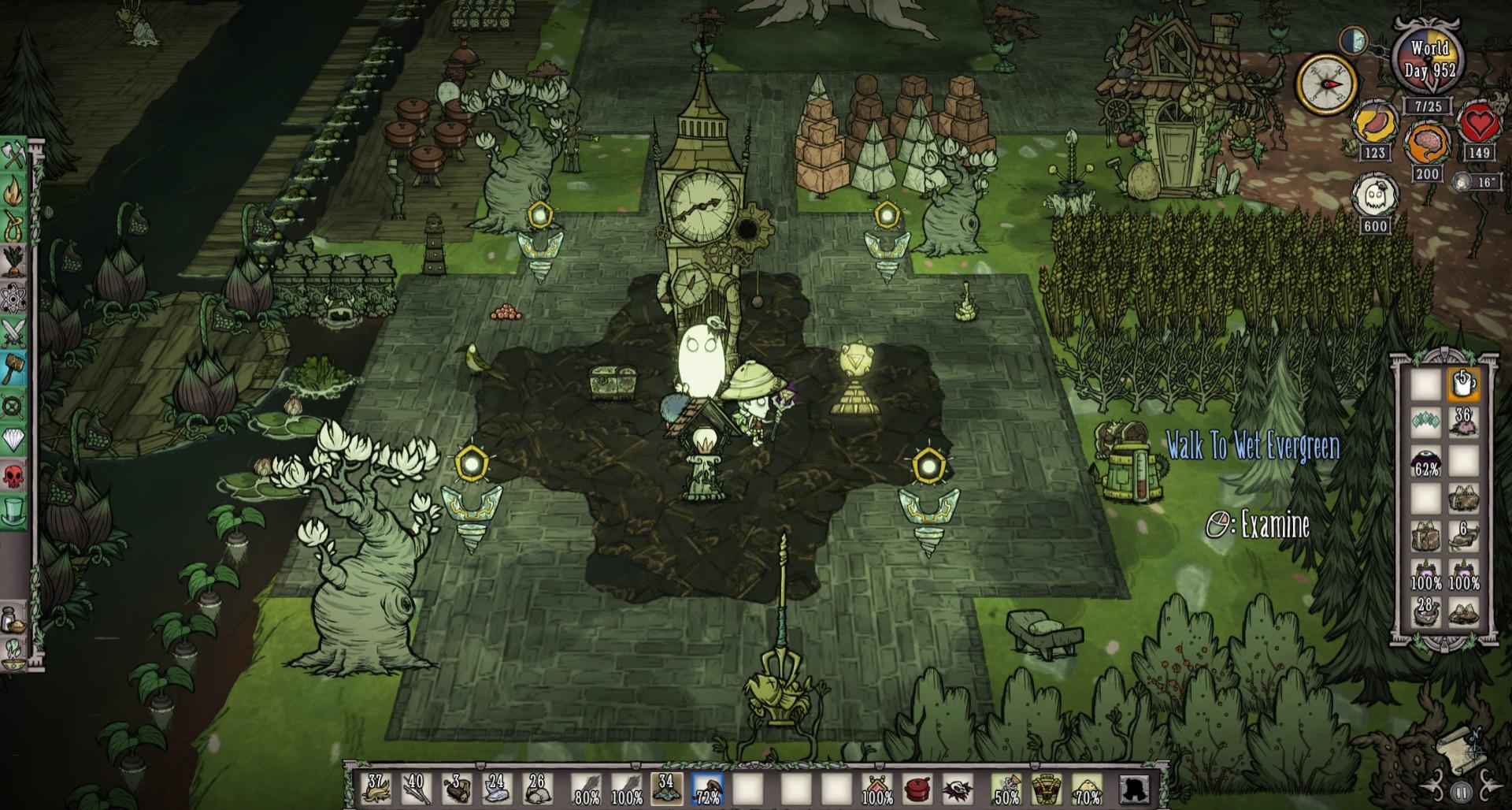Open the Refine diamond crafting tab
1512x810 pixels.
point(14,440)
